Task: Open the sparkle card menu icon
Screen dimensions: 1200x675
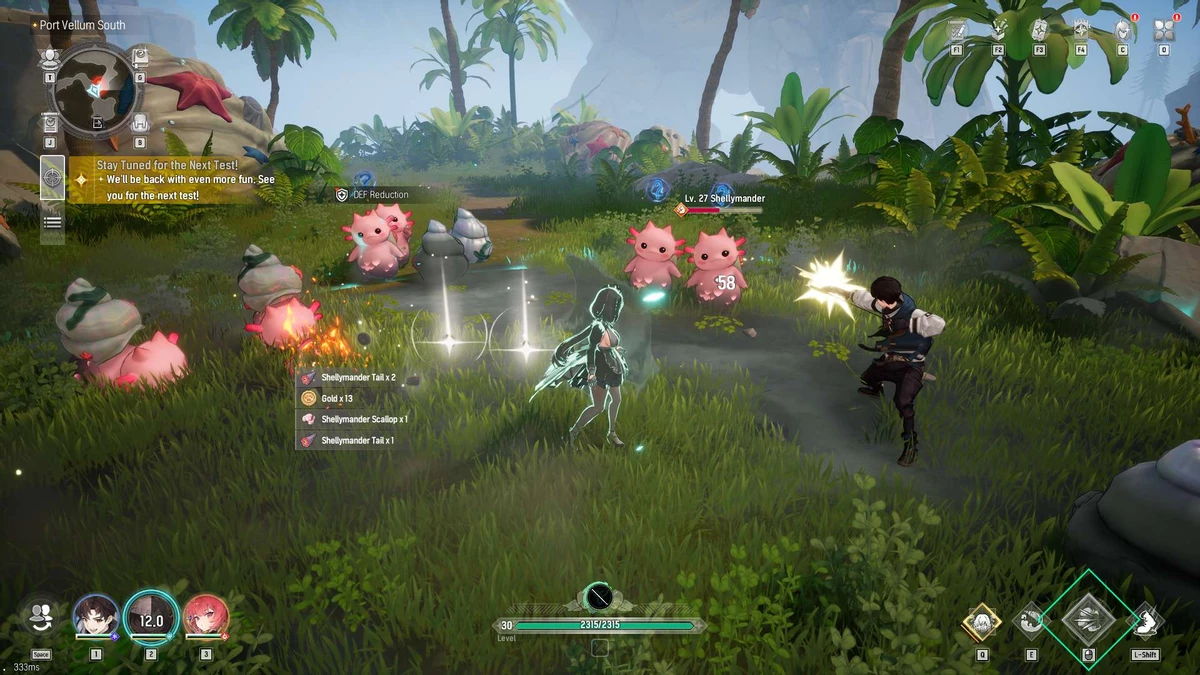Action: [1039, 30]
